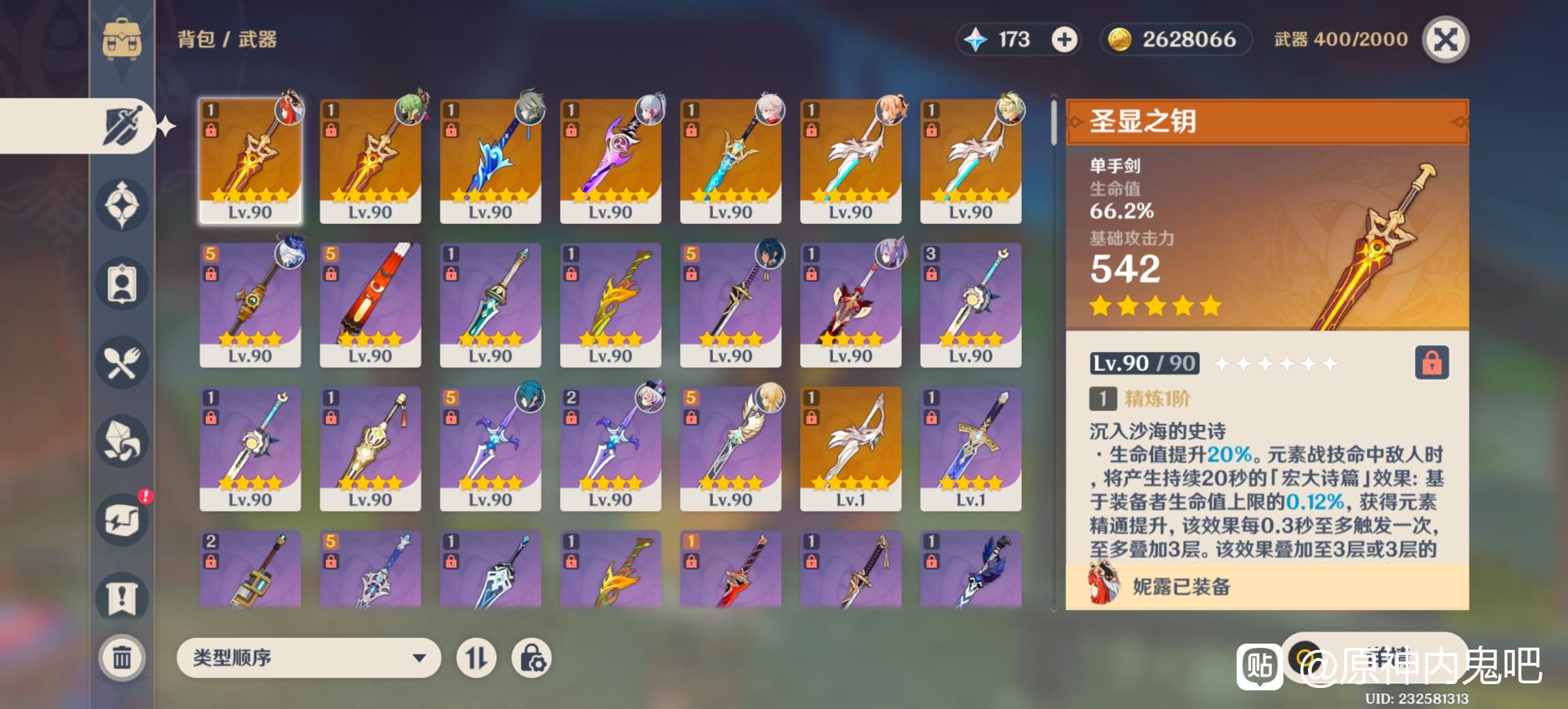1568x709 pixels.
Task: Select the blue wave-shaped five-star sword
Action: click(490, 161)
